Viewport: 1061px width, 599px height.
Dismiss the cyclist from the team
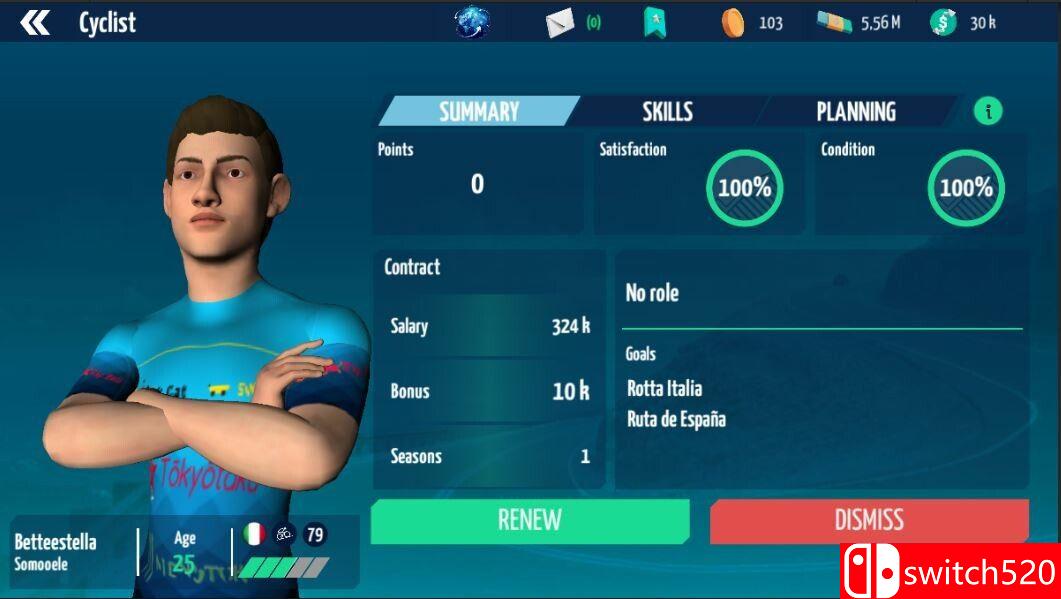tap(869, 520)
